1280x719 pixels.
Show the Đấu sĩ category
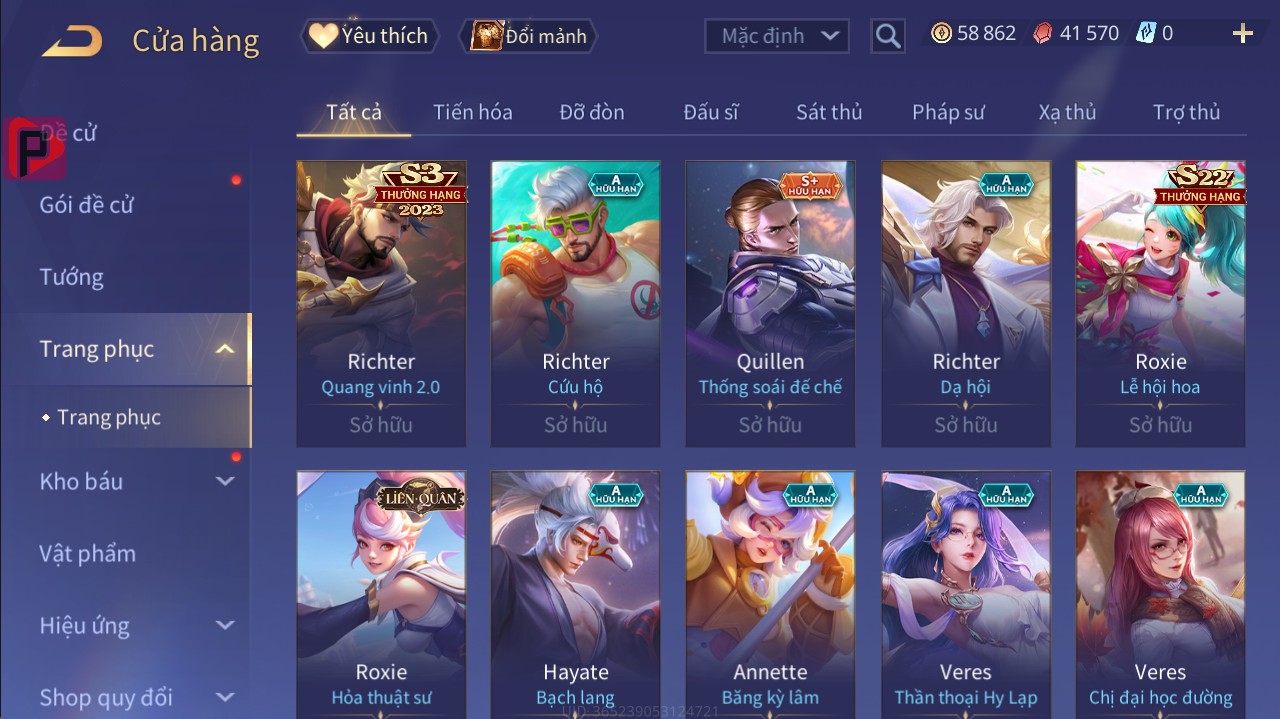tap(711, 112)
